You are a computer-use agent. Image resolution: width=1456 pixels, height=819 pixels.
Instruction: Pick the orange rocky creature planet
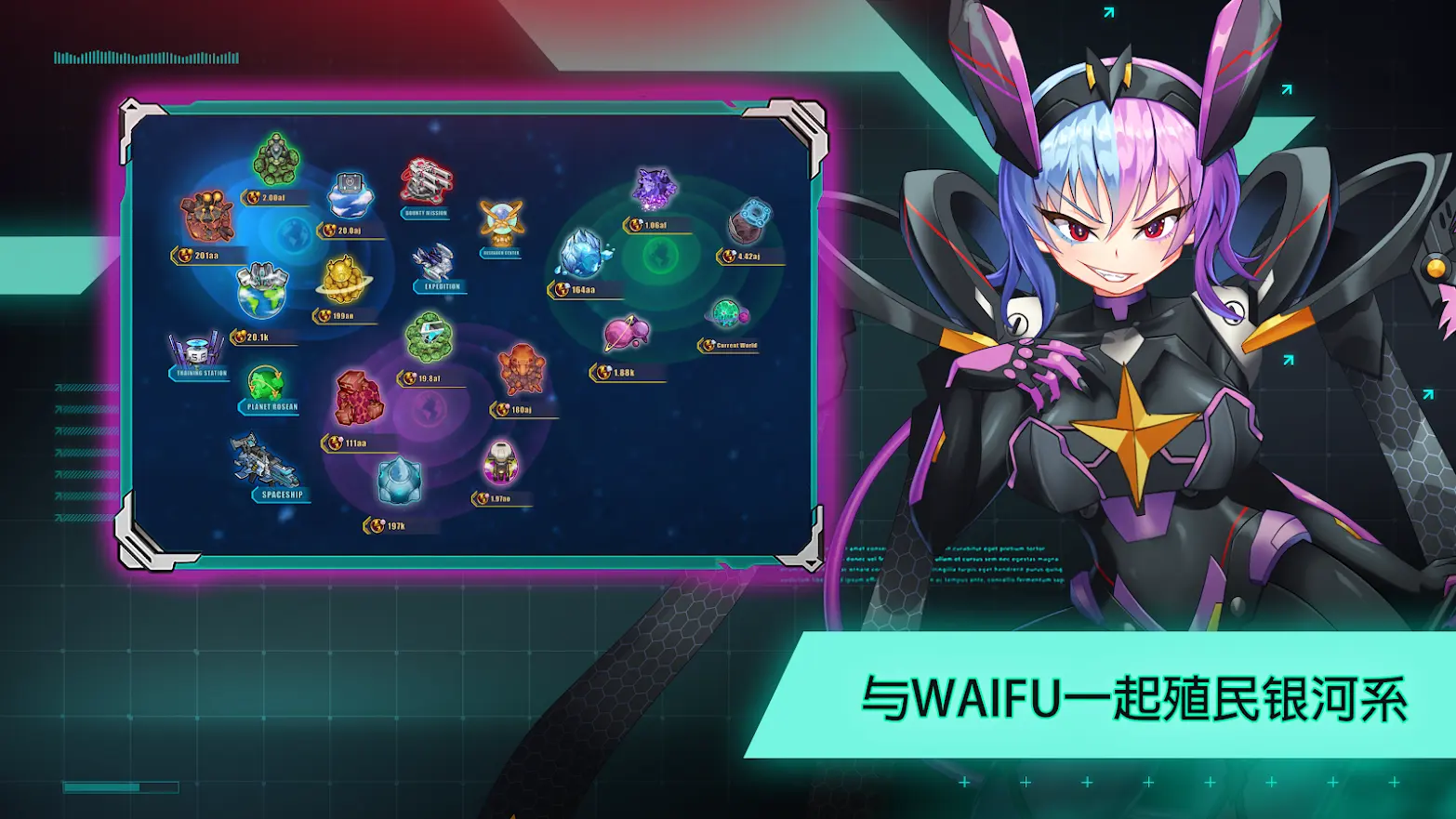(522, 369)
